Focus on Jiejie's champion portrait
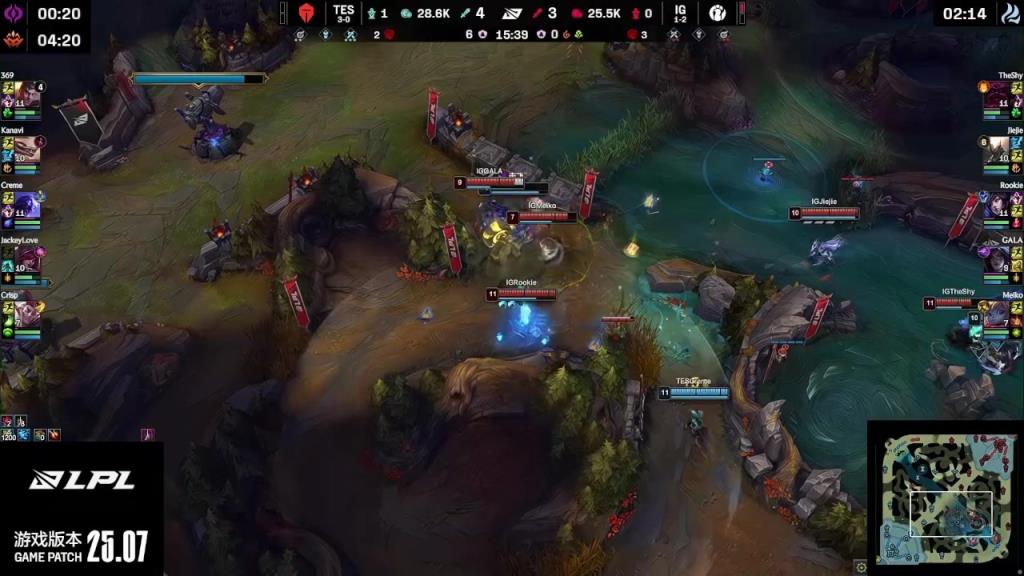Viewport: 1024px width, 576px height. (x=997, y=150)
